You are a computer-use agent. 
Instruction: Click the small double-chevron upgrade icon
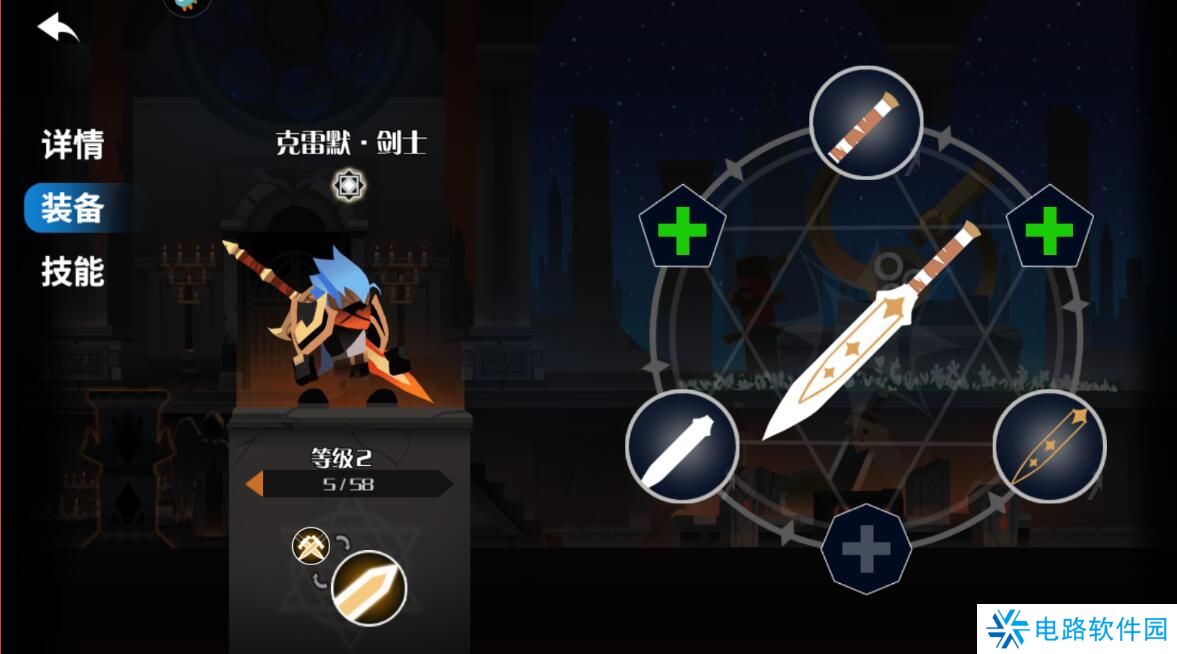[x=310, y=546]
